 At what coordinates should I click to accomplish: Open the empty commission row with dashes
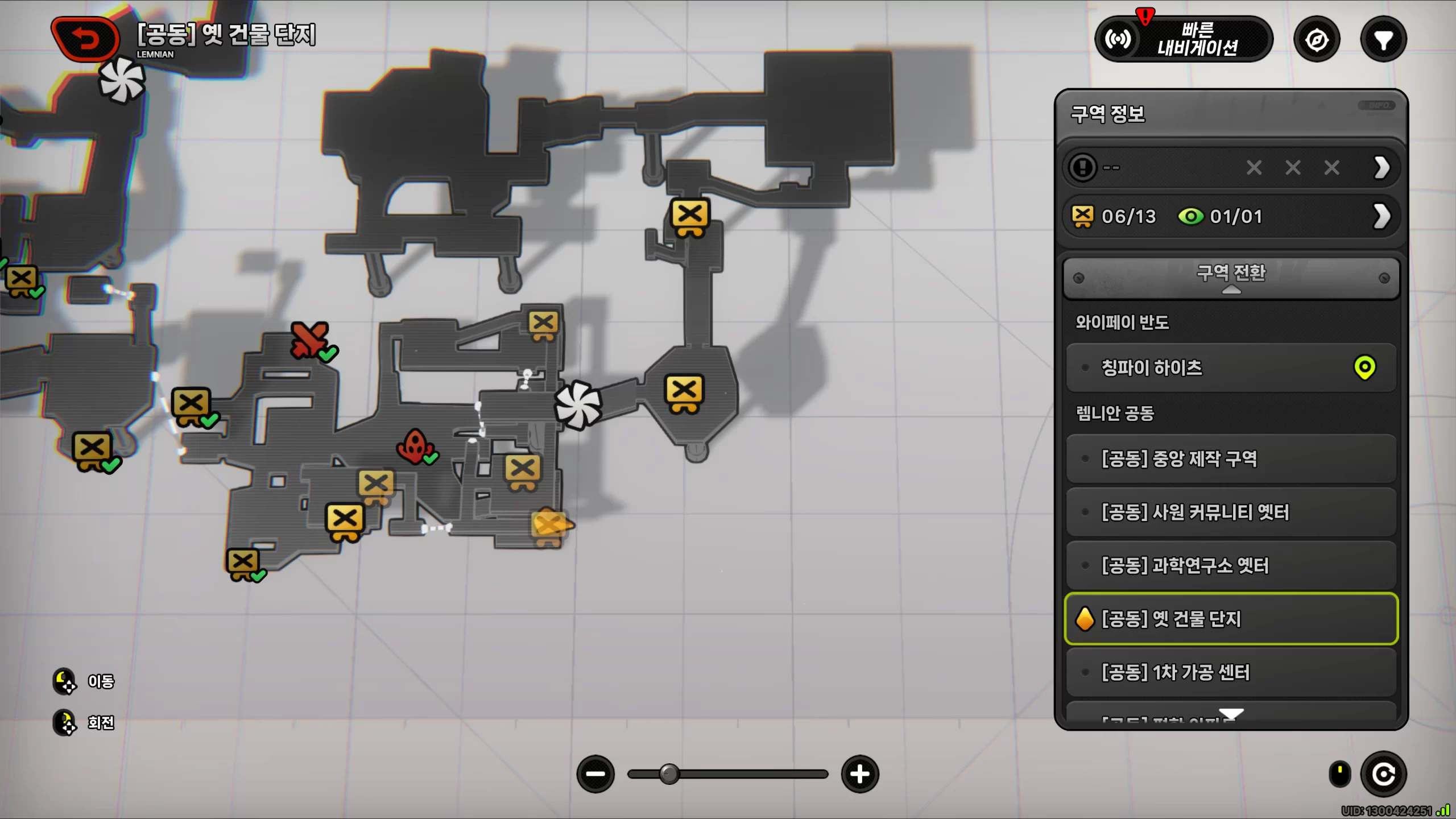[1231, 168]
